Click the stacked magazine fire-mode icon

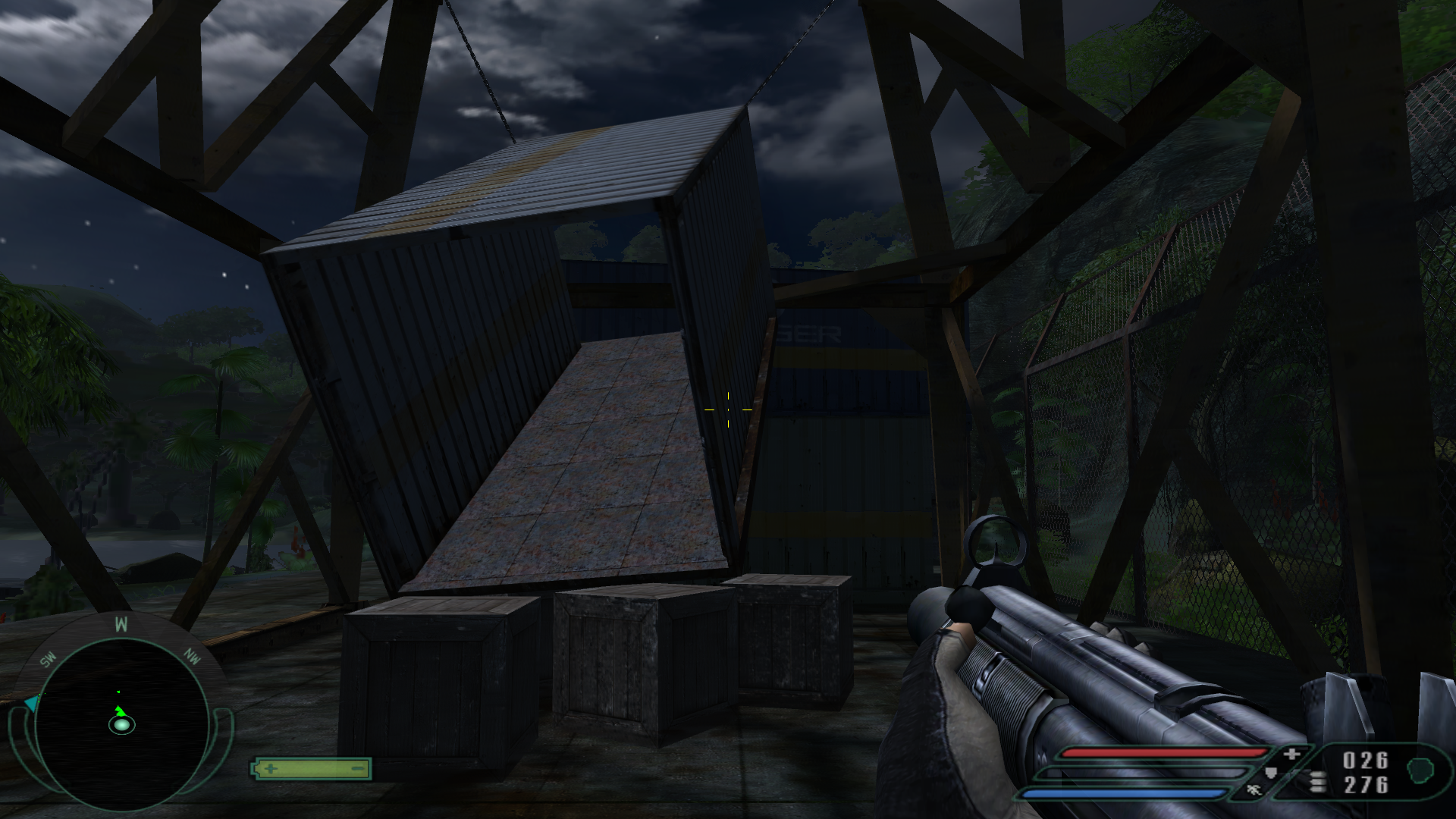tap(1318, 782)
